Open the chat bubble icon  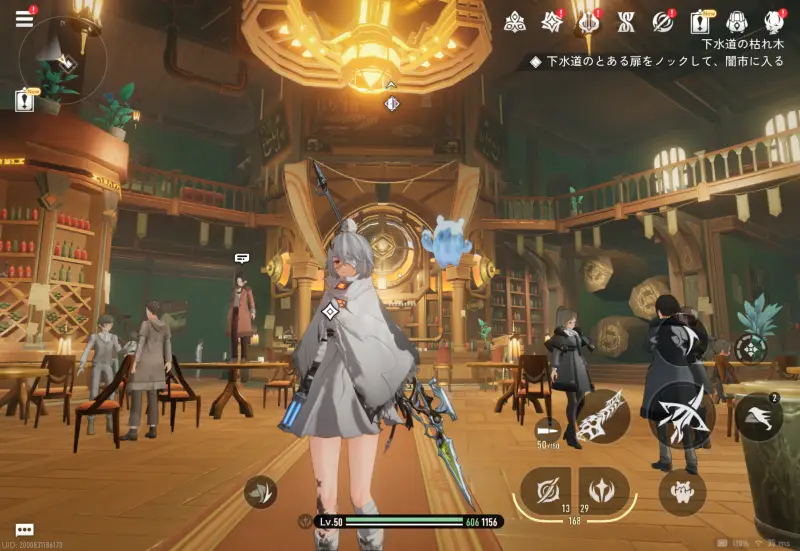[24, 530]
